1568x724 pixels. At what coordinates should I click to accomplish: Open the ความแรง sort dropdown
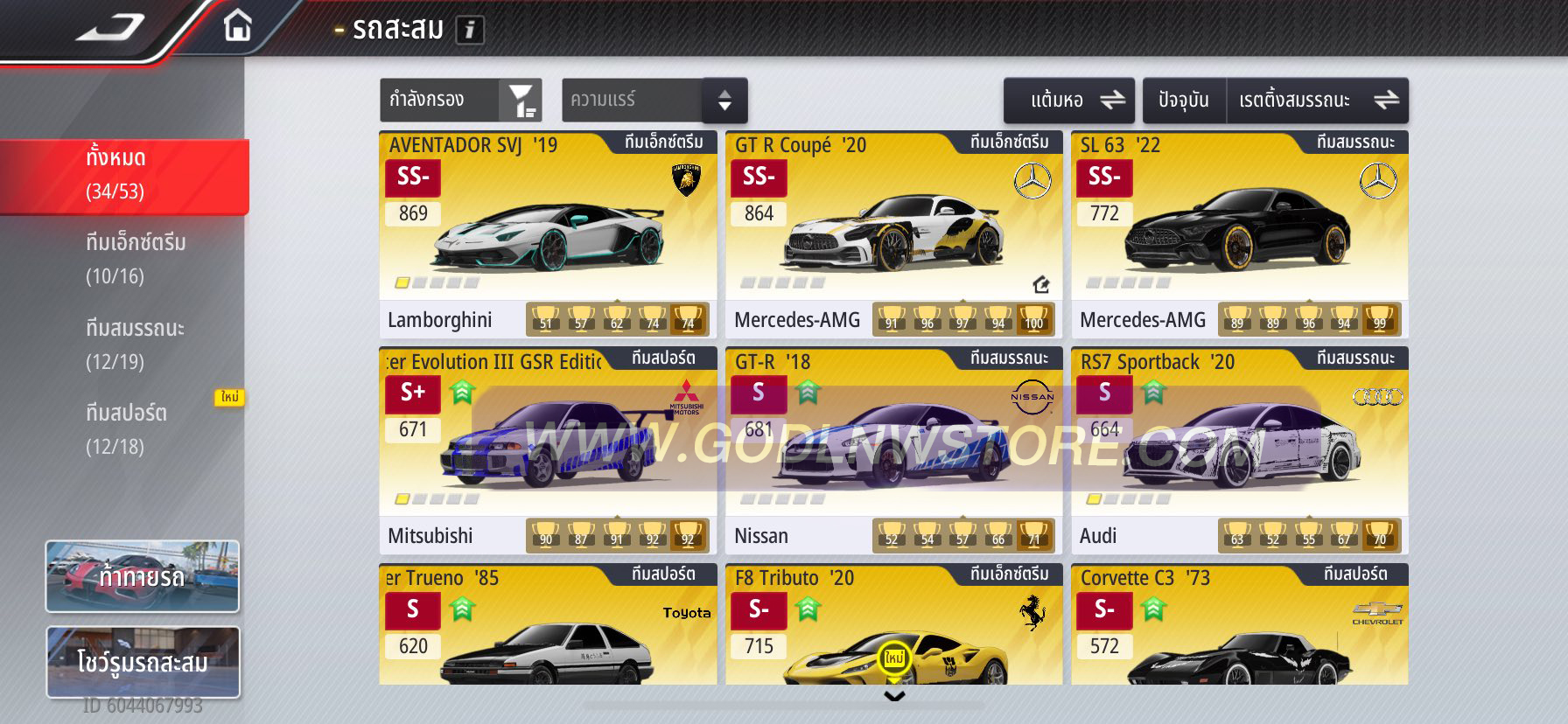pyautogui.click(x=654, y=101)
